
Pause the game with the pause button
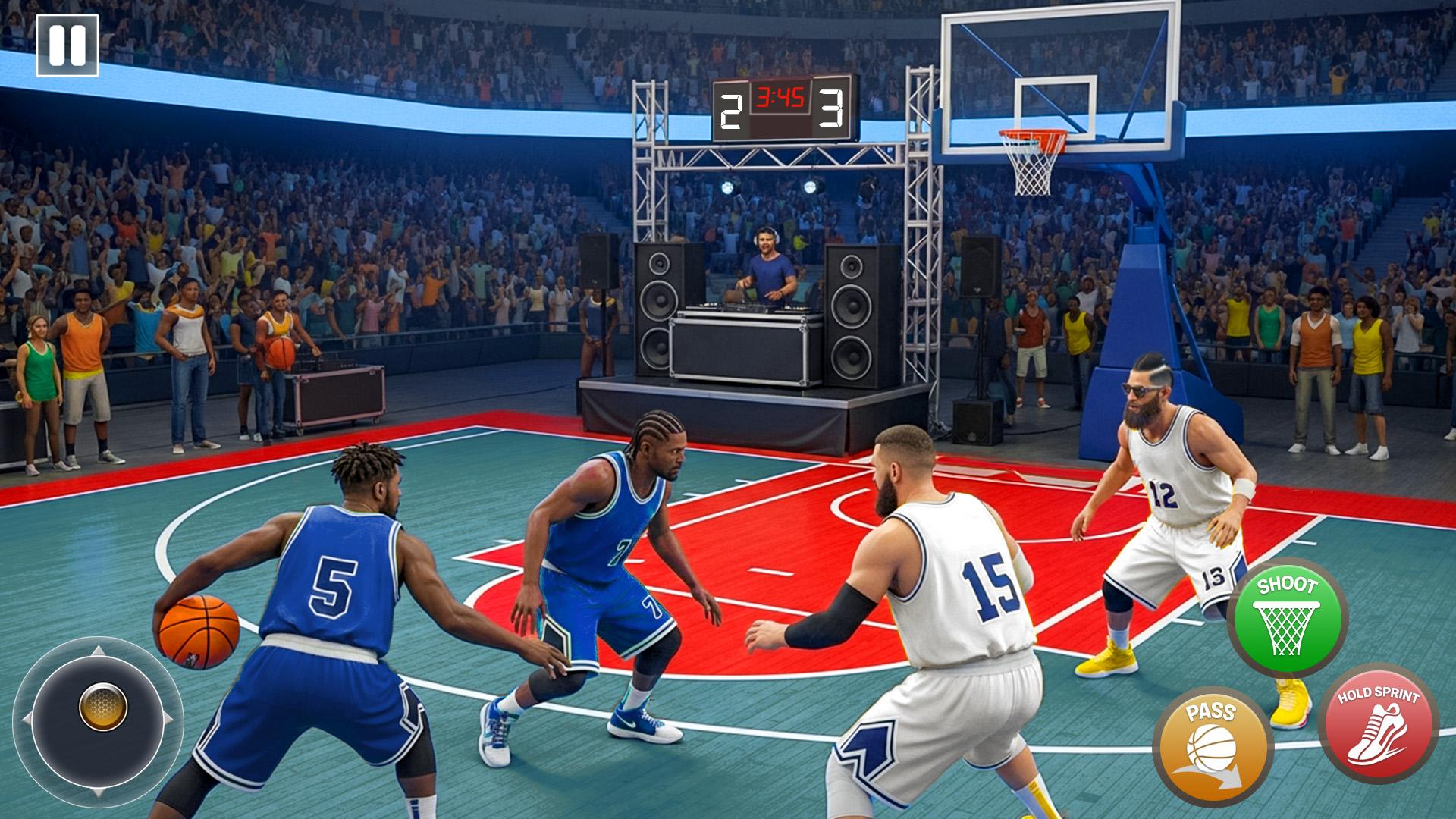(x=67, y=45)
